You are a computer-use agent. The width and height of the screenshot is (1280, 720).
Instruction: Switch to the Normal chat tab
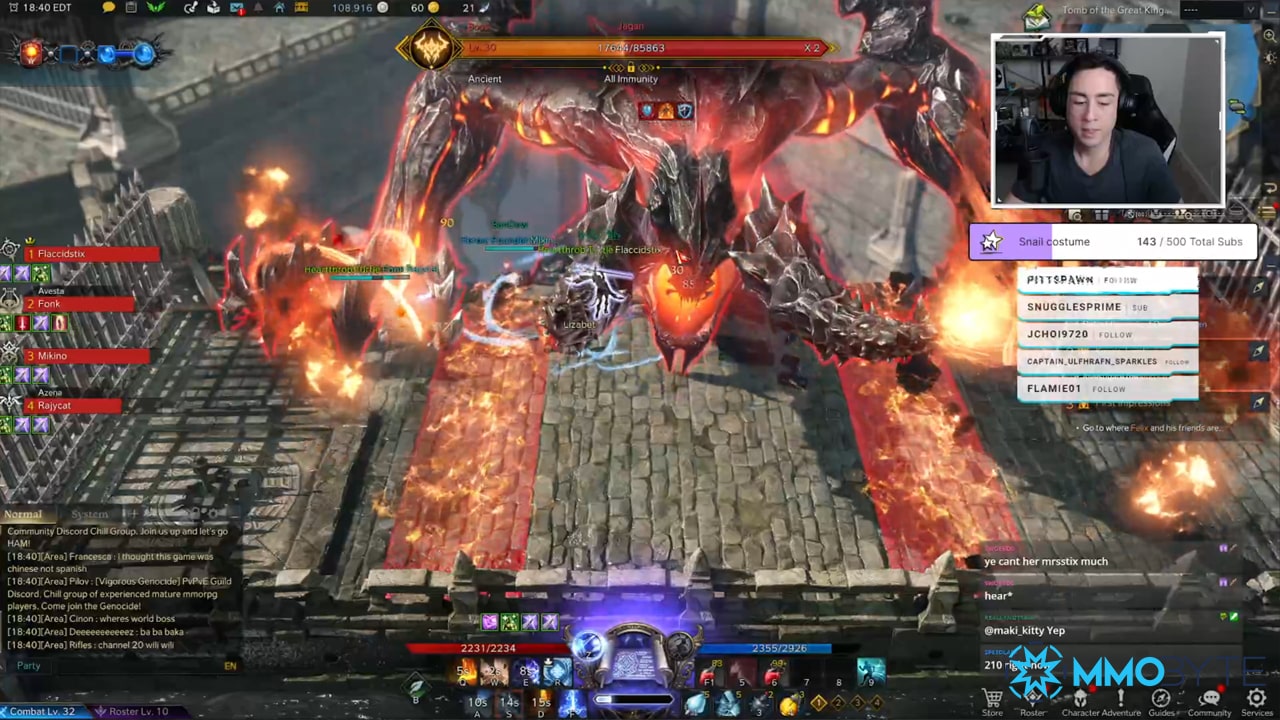23,514
